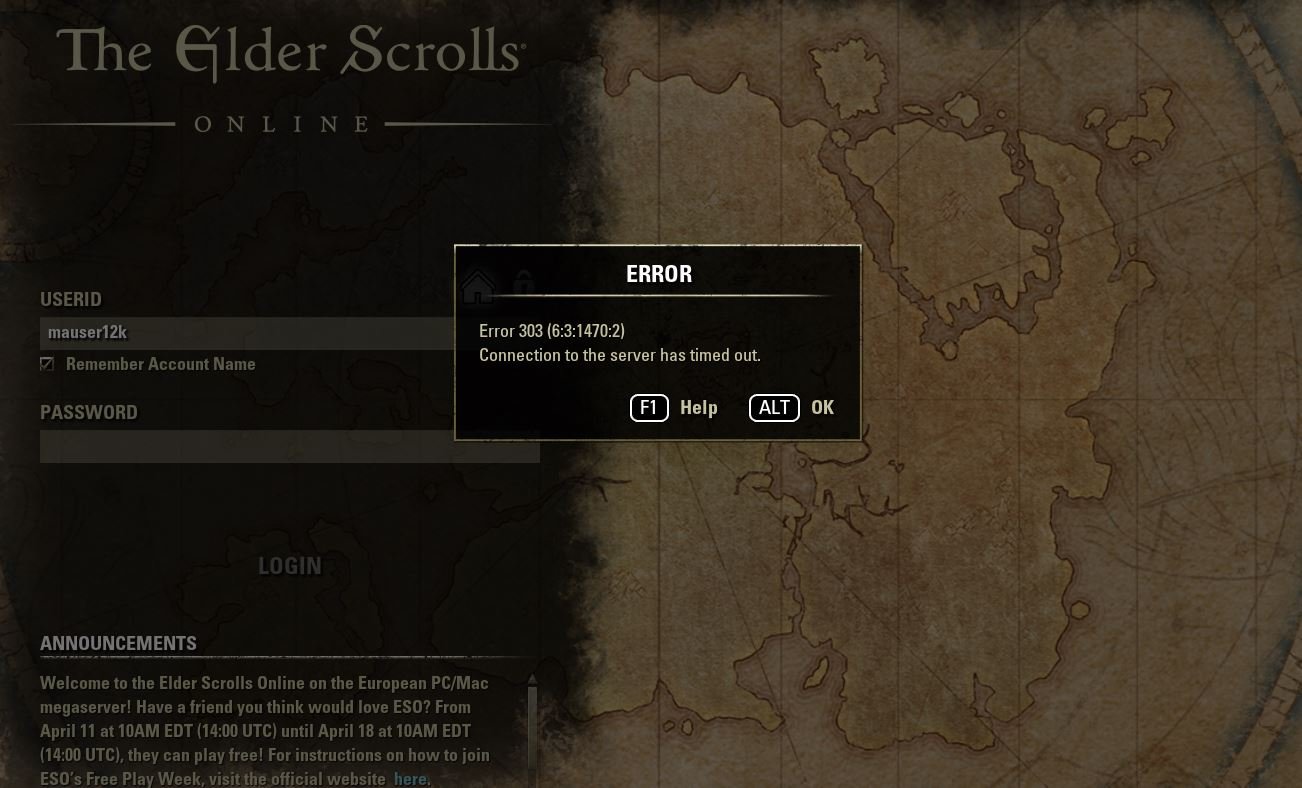The width and height of the screenshot is (1302, 788).
Task: Click the home icon behind the error dialog
Action: tap(478, 288)
